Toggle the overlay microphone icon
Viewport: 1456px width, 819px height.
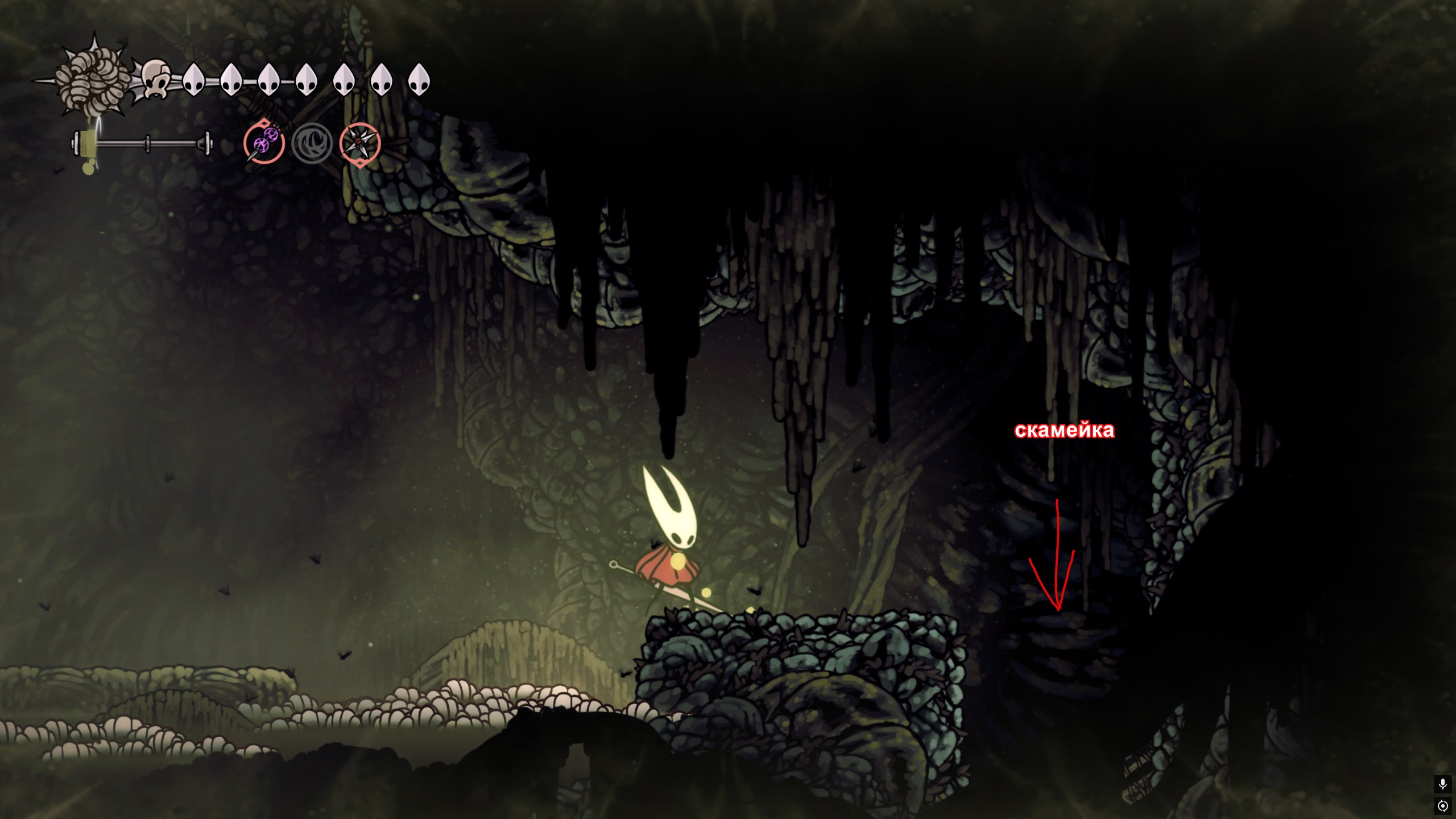(x=1442, y=784)
